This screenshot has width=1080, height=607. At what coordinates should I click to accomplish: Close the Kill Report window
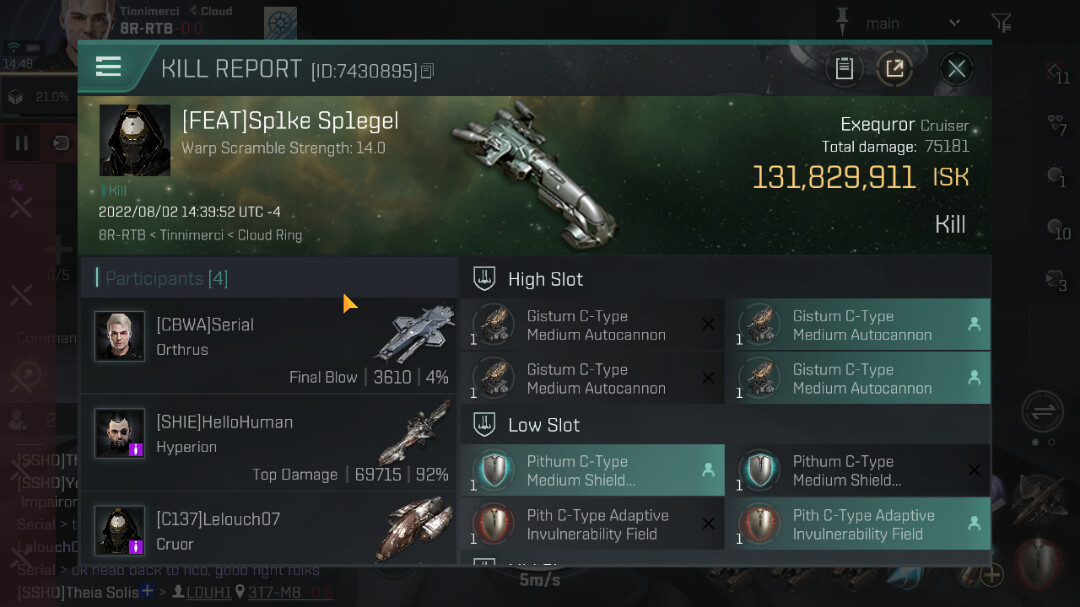[x=956, y=69]
